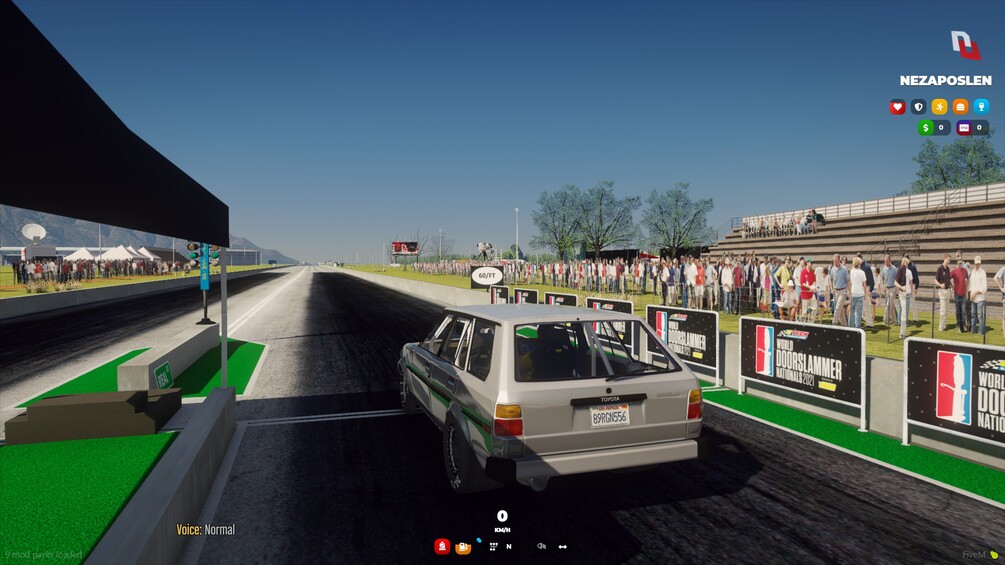Select the shield armor icon
1005x565 pixels.
[x=918, y=107]
